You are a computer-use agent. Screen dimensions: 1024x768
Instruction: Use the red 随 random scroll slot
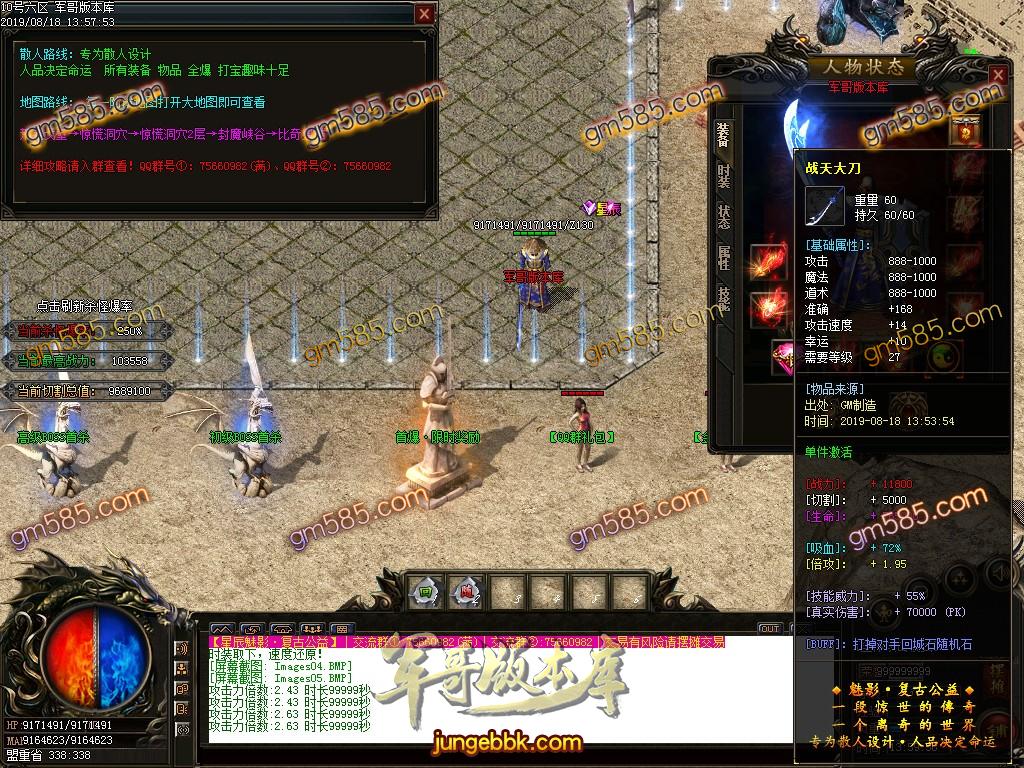[465, 591]
